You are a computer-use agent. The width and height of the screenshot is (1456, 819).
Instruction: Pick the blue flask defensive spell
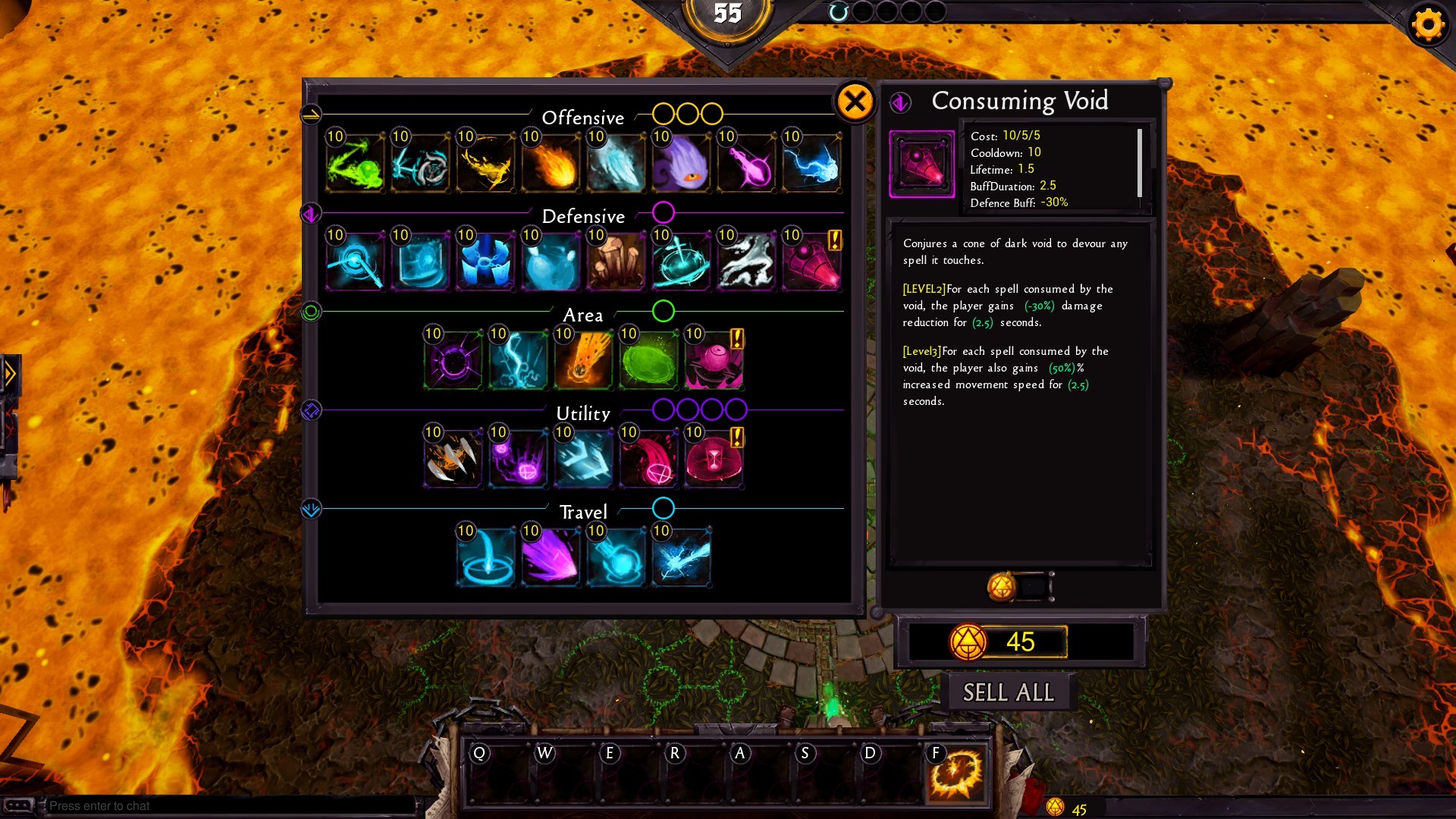coord(551,262)
